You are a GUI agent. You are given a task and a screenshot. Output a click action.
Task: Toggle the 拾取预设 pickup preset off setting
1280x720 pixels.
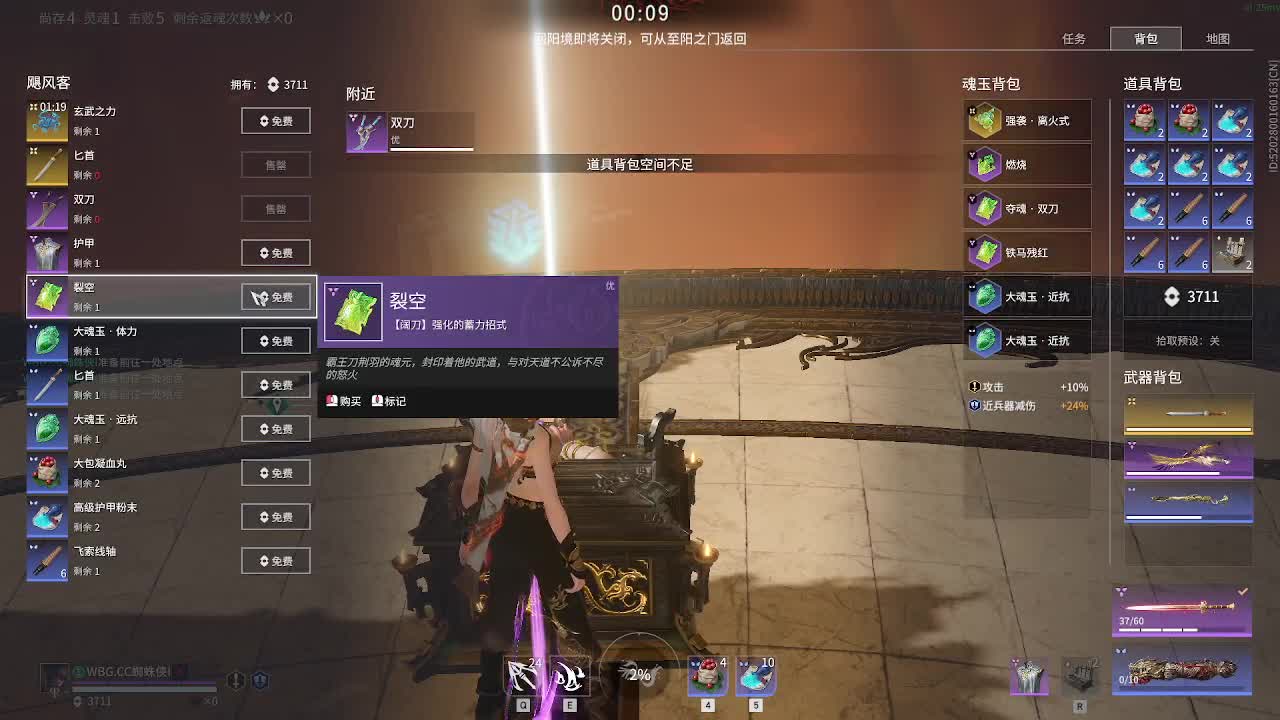pos(1189,340)
